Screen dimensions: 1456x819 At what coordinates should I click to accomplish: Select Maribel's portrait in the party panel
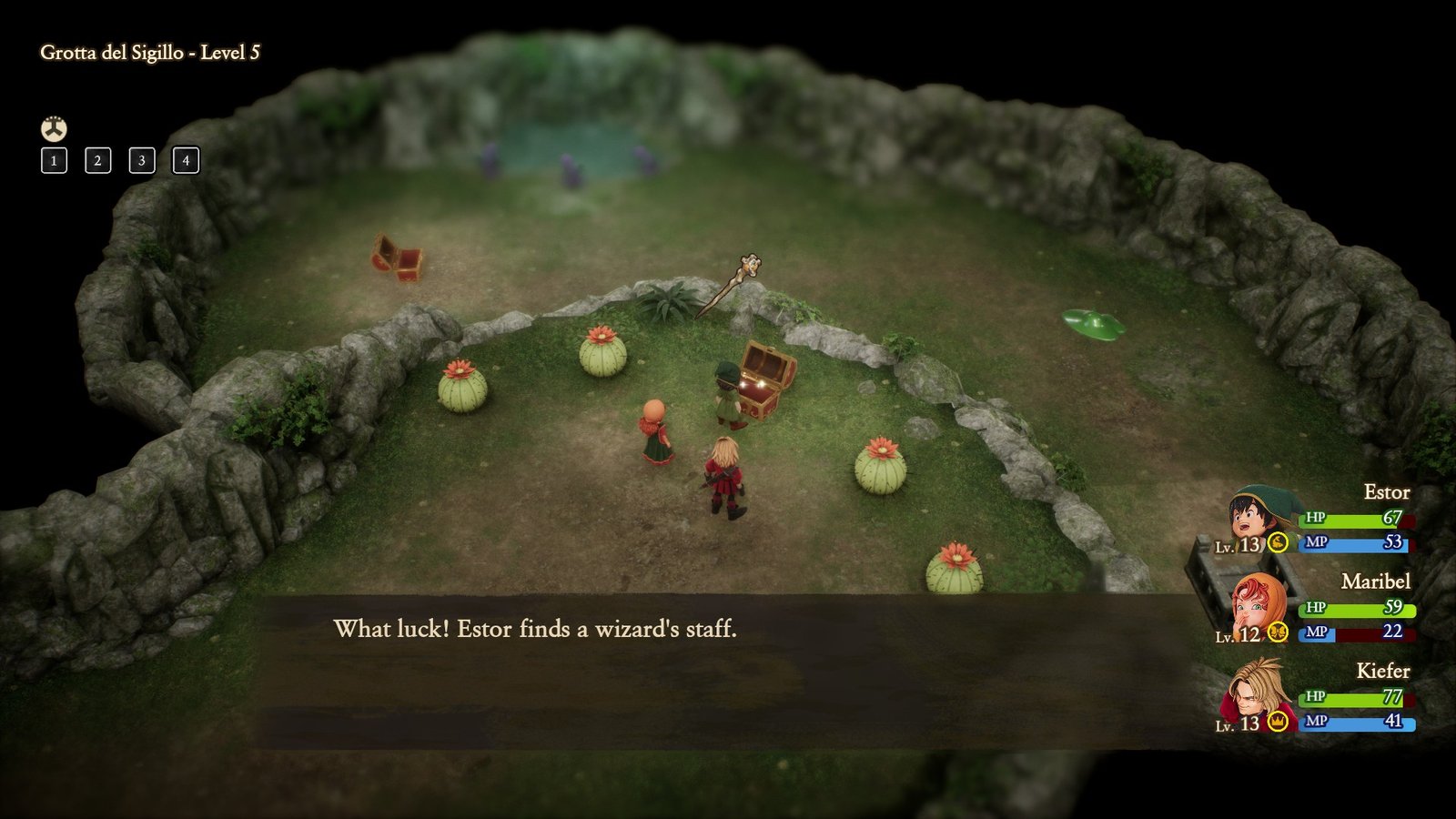click(1257, 606)
